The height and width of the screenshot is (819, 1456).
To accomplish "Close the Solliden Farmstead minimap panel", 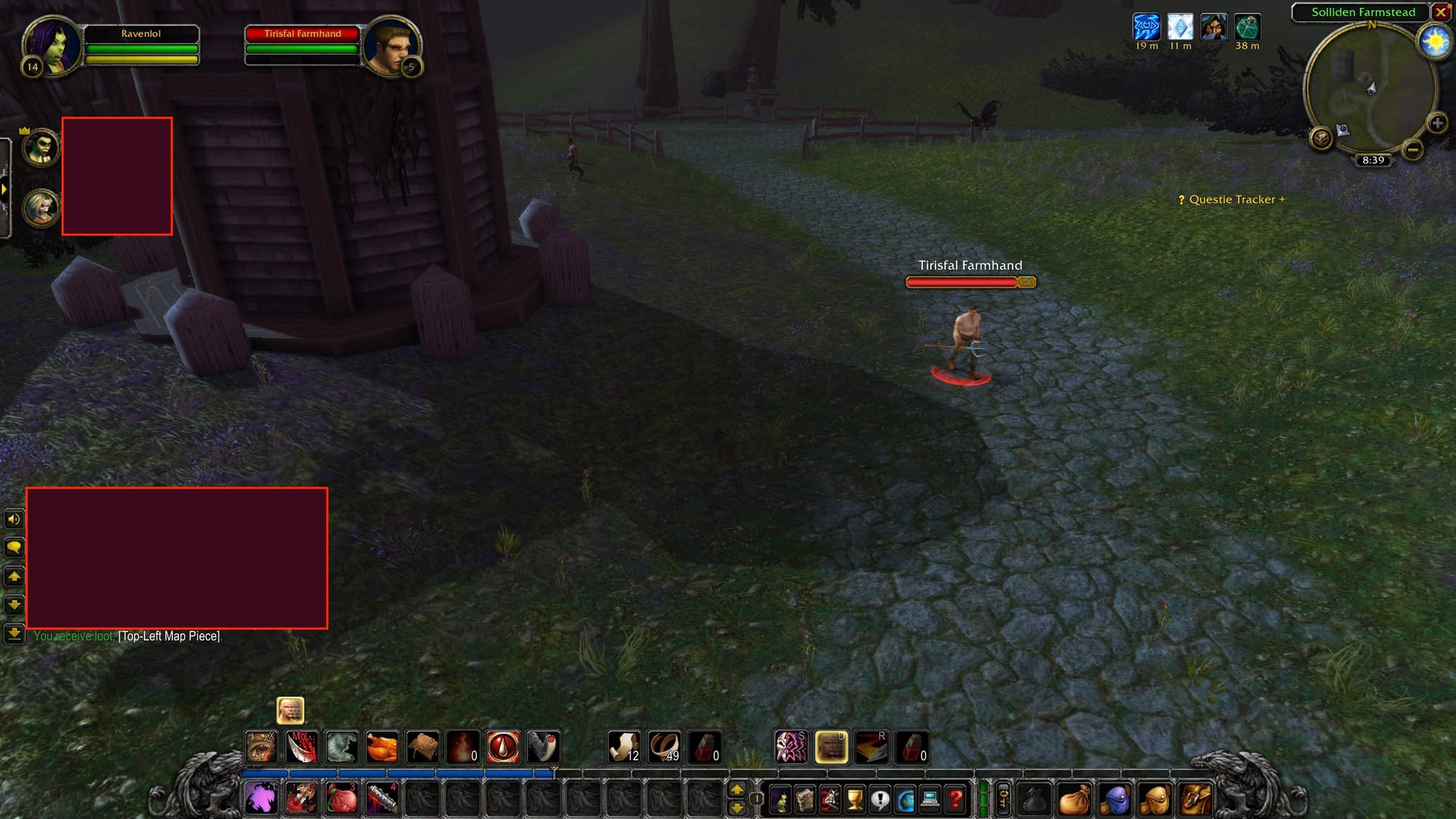I will point(1440,12).
